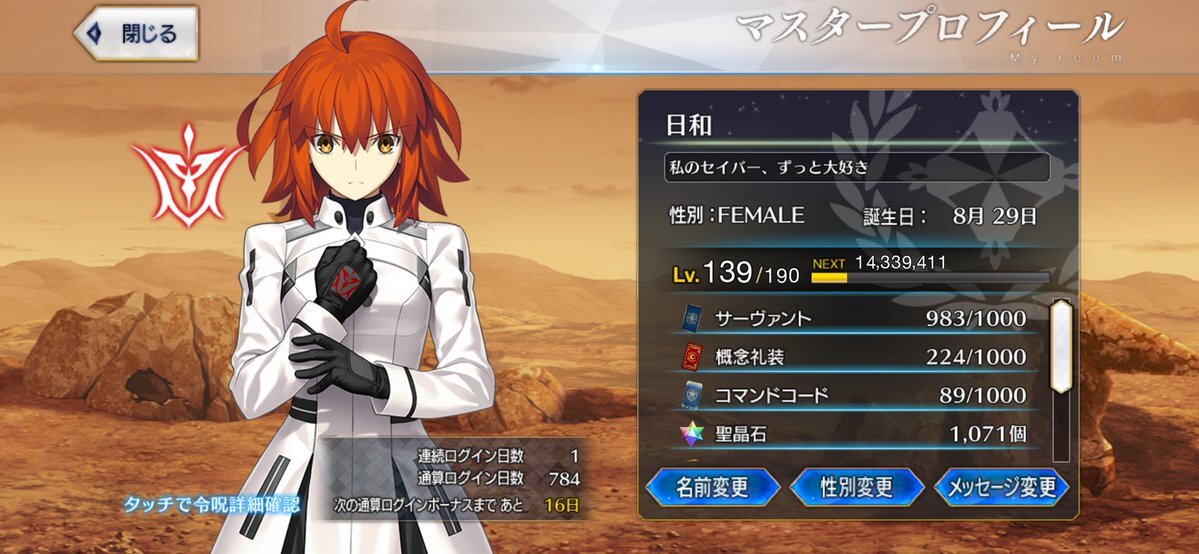The height and width of the screenshot is (554, 1199).
Task: Close the Master Profile with 閉じる
Action: 136,34
